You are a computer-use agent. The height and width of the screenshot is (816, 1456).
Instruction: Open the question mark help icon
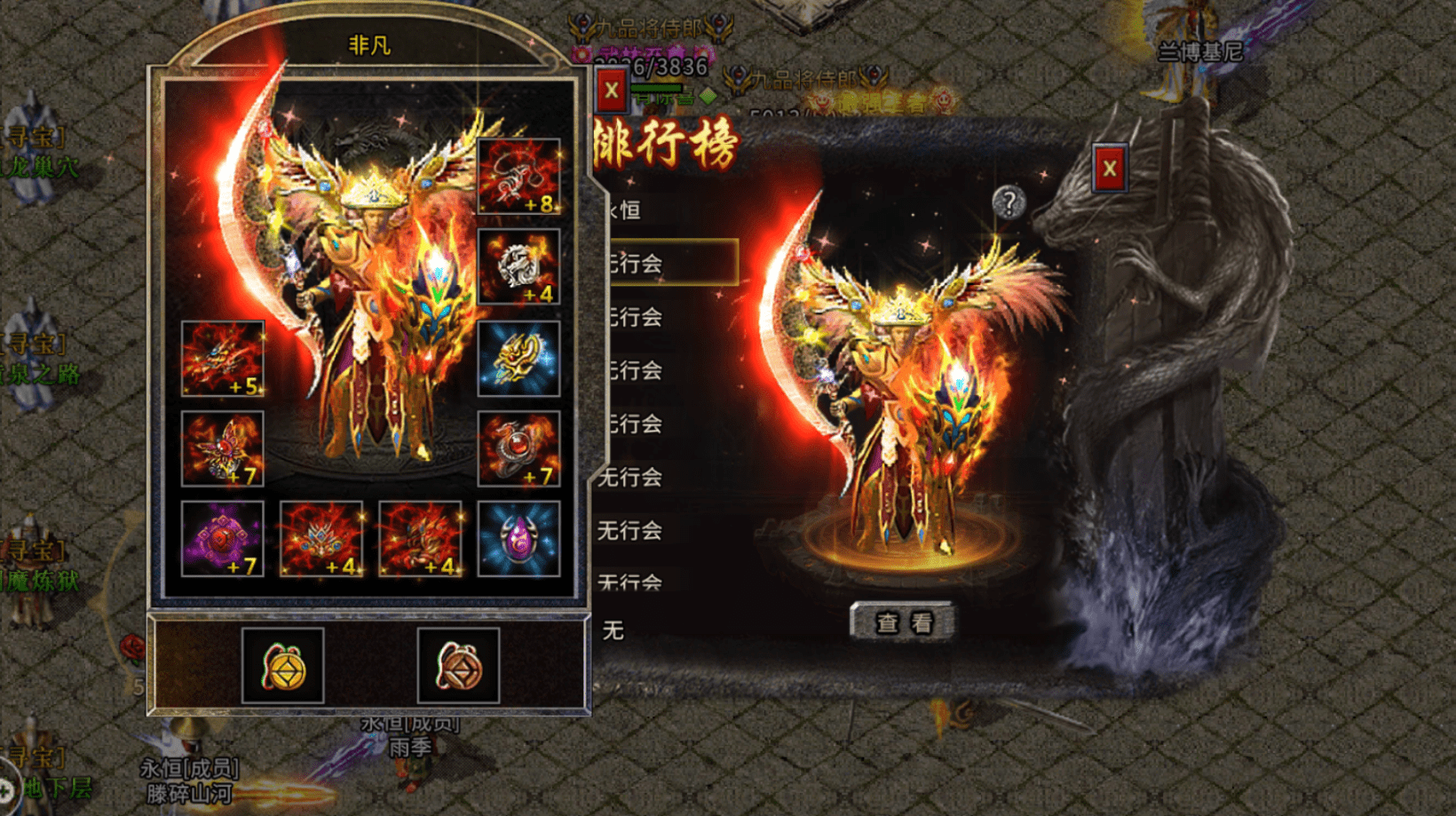(1009, 202)
